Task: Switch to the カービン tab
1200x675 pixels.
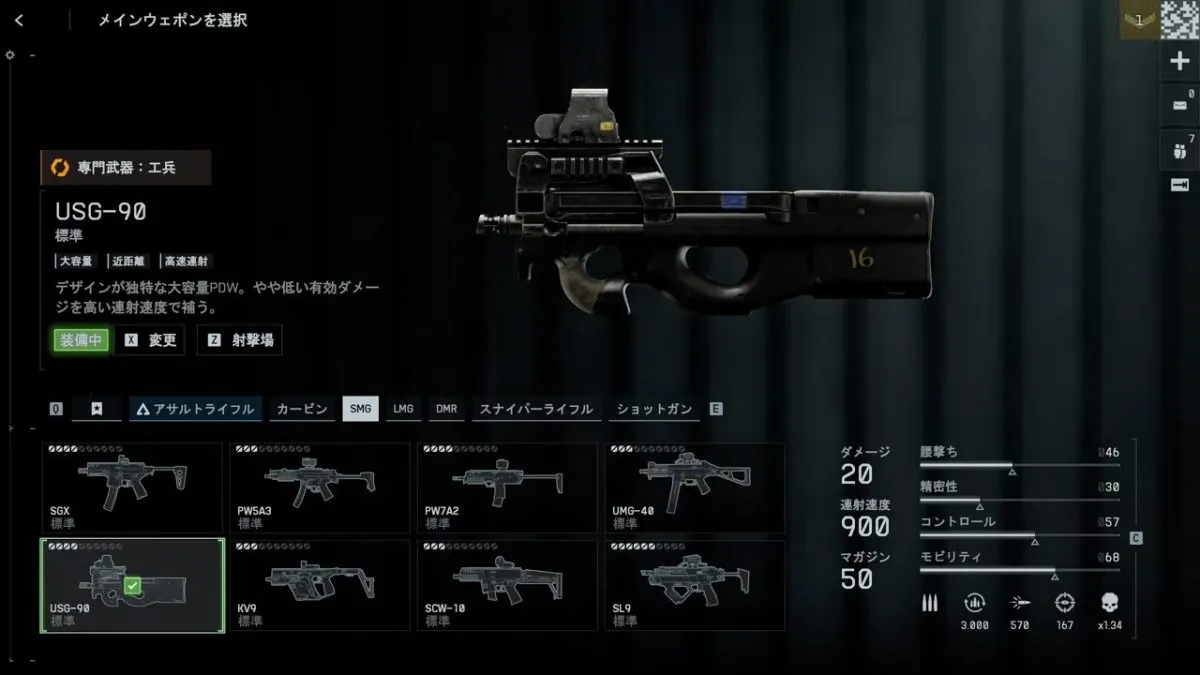Action: (302, 408)
